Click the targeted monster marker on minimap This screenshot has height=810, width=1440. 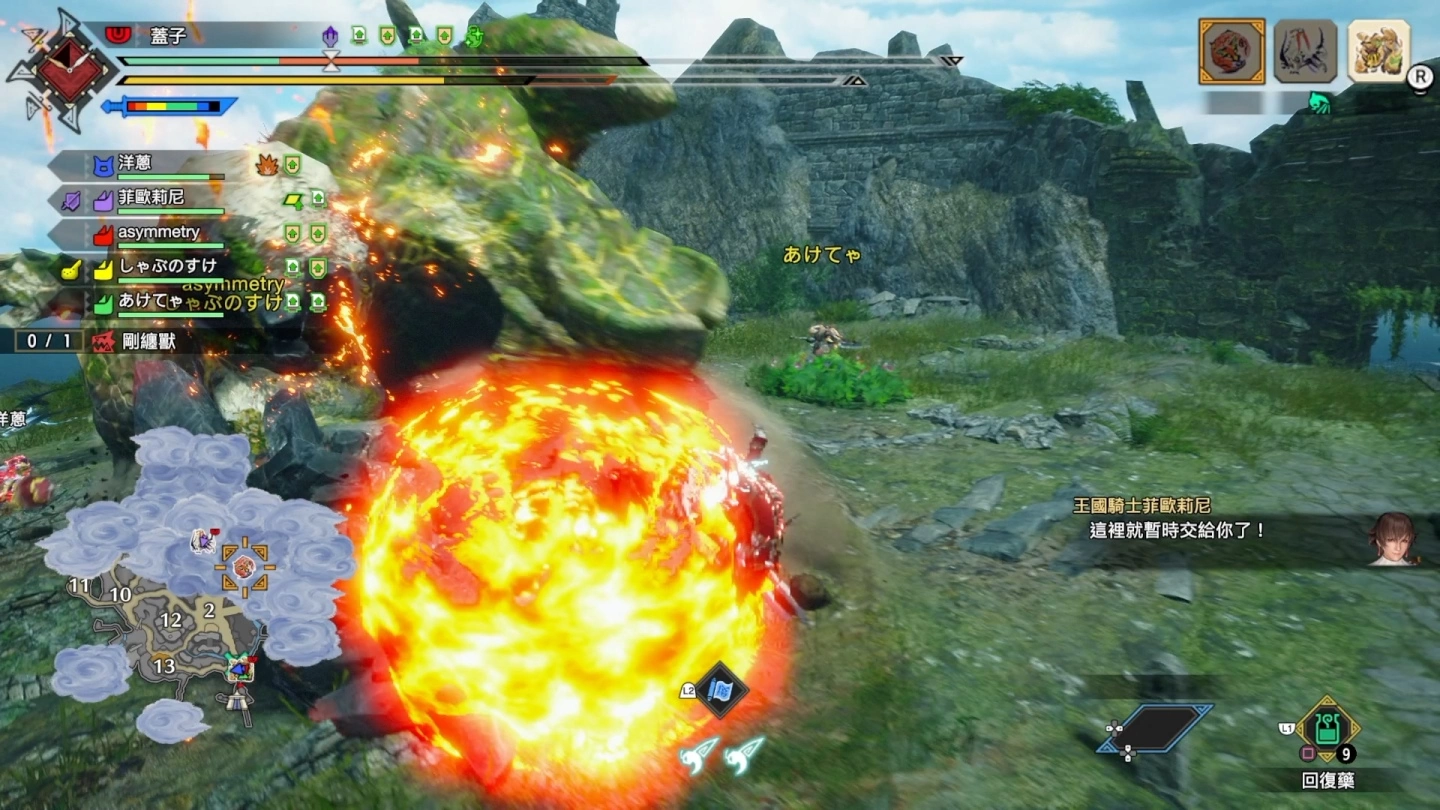click(244, 567)
